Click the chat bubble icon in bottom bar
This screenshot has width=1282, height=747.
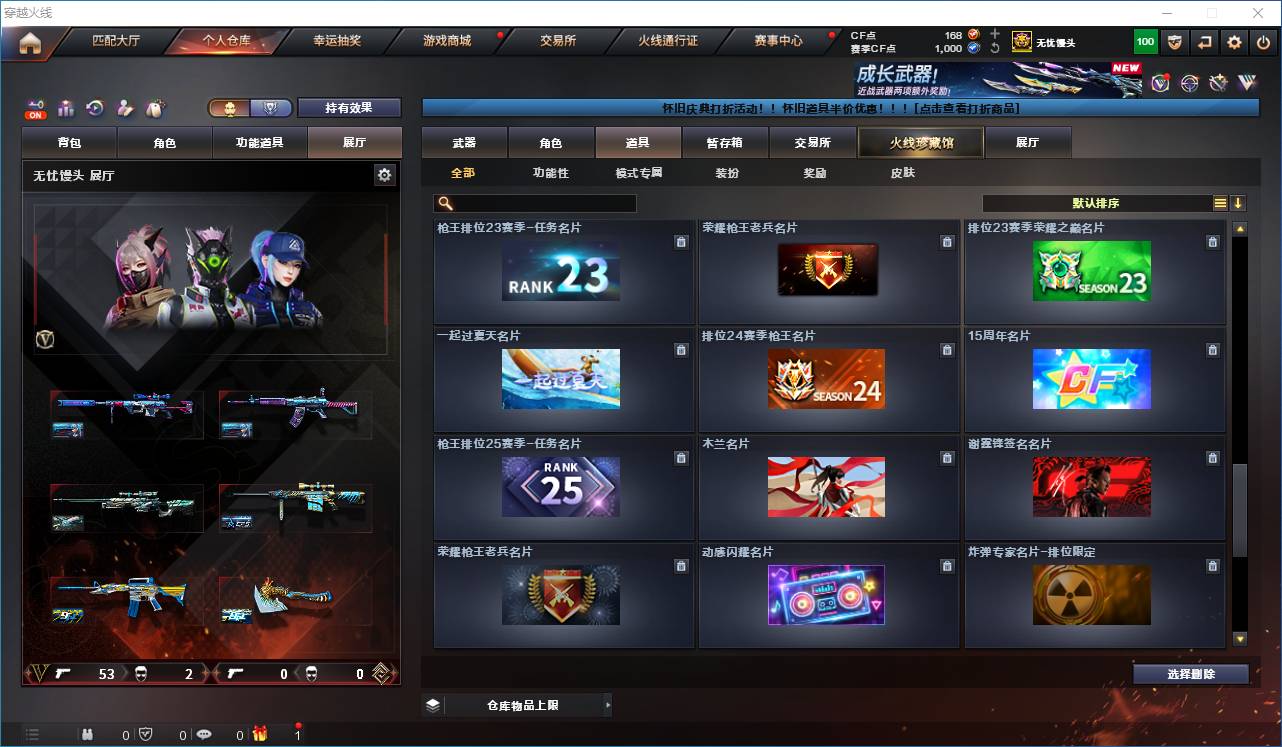(204, 735)
